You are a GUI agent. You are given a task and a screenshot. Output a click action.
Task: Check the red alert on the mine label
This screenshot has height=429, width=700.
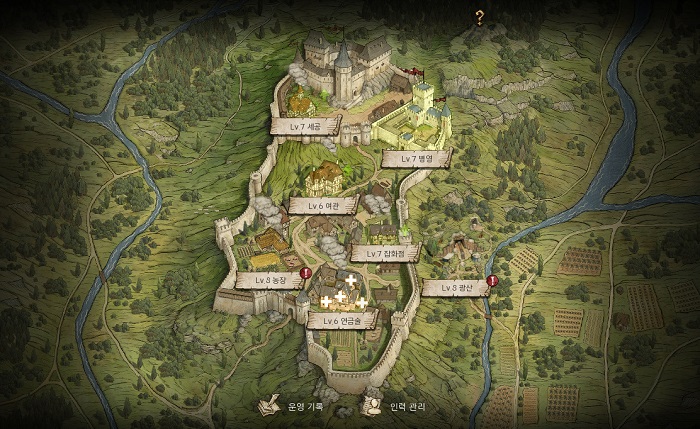492,280
